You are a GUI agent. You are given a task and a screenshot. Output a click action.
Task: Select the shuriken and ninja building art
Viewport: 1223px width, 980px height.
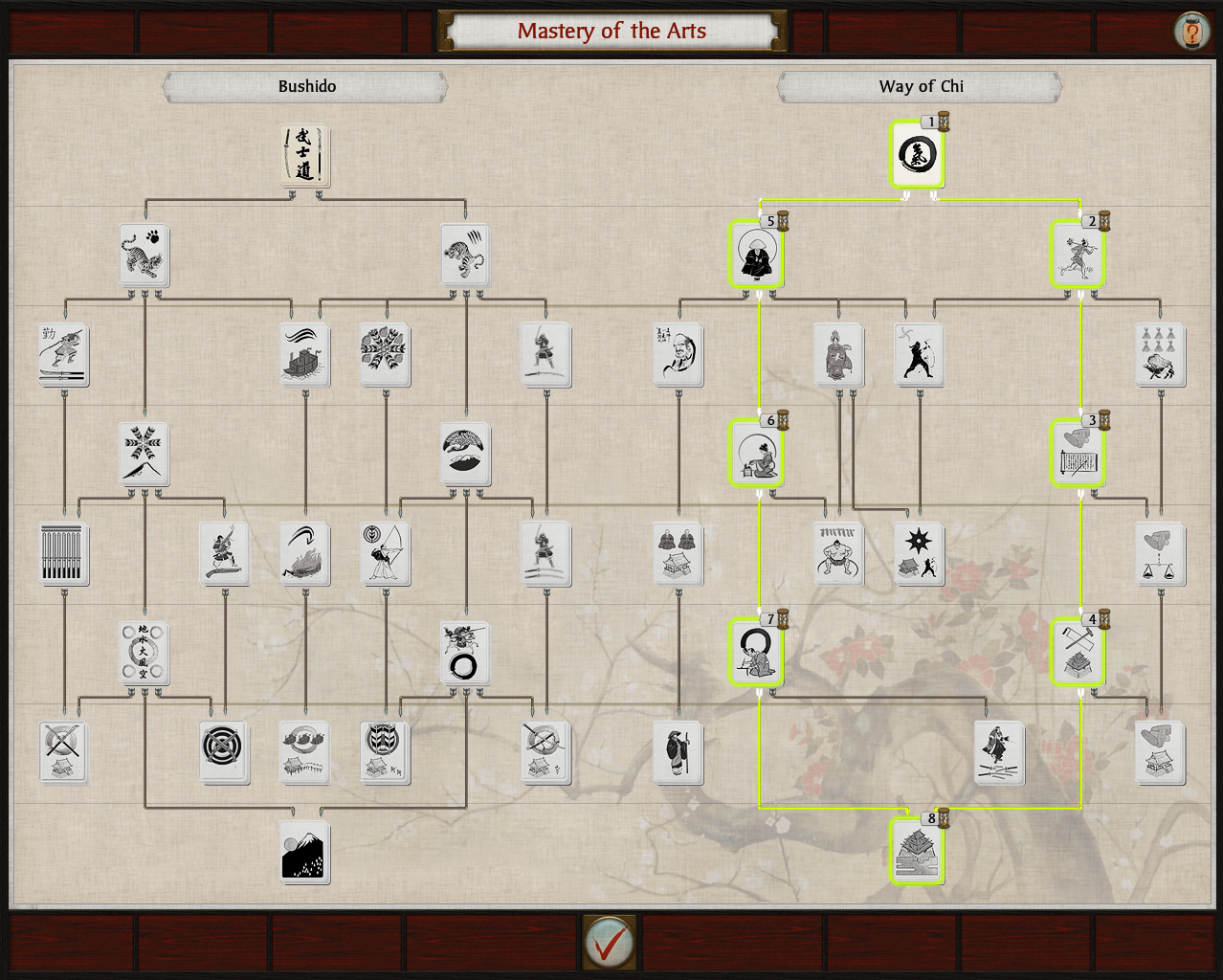(919, 554)
